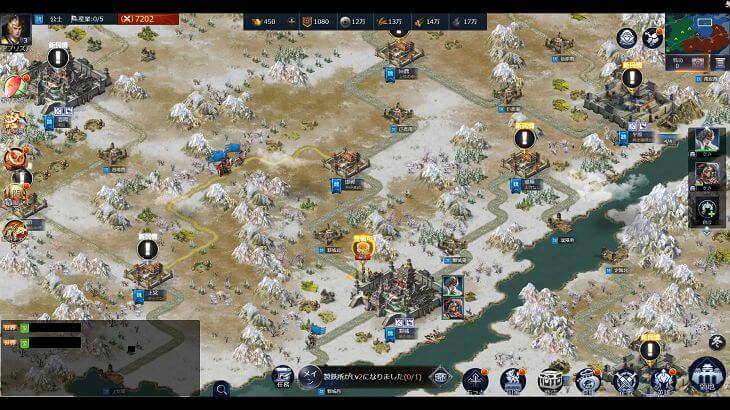The height and width of the screenshot is (410, 730).
Task: Open the red drum event icon on left
Action: [14, 158]
